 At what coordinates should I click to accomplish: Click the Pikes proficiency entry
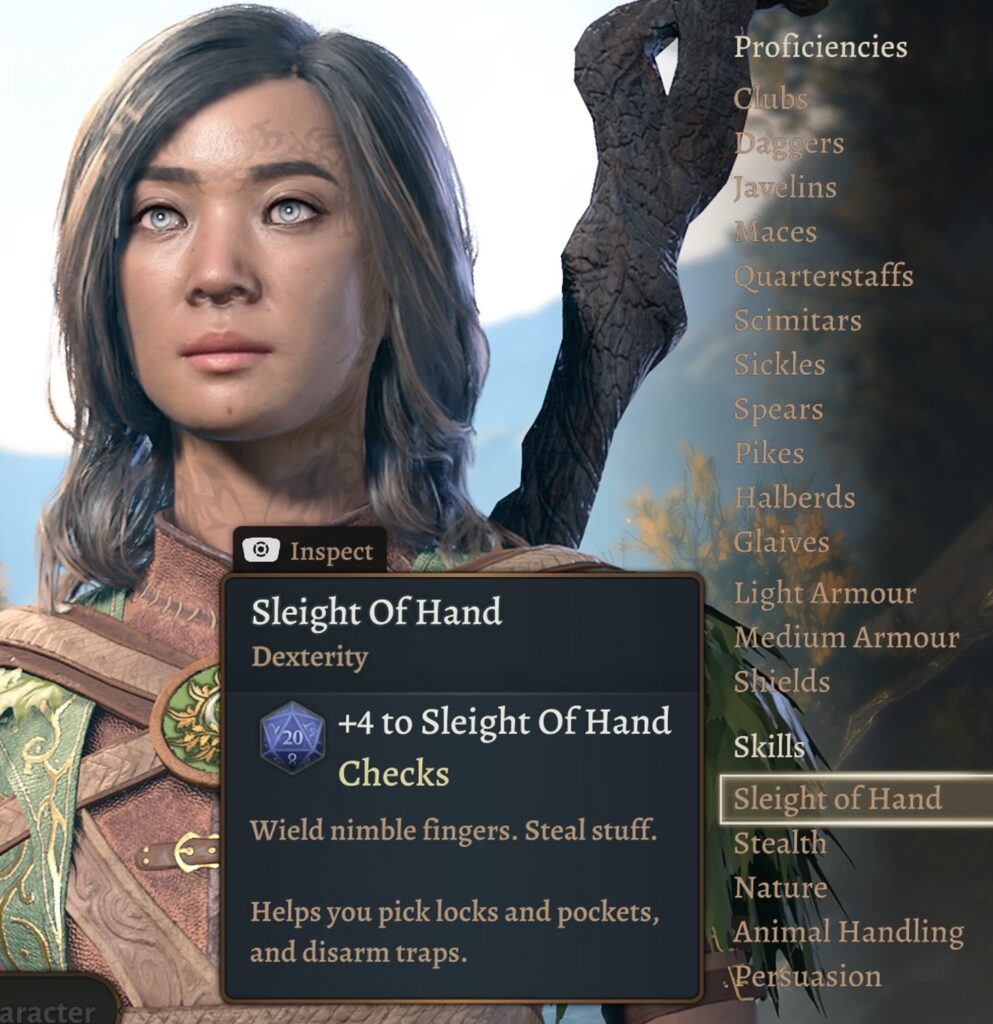[768, 454]
